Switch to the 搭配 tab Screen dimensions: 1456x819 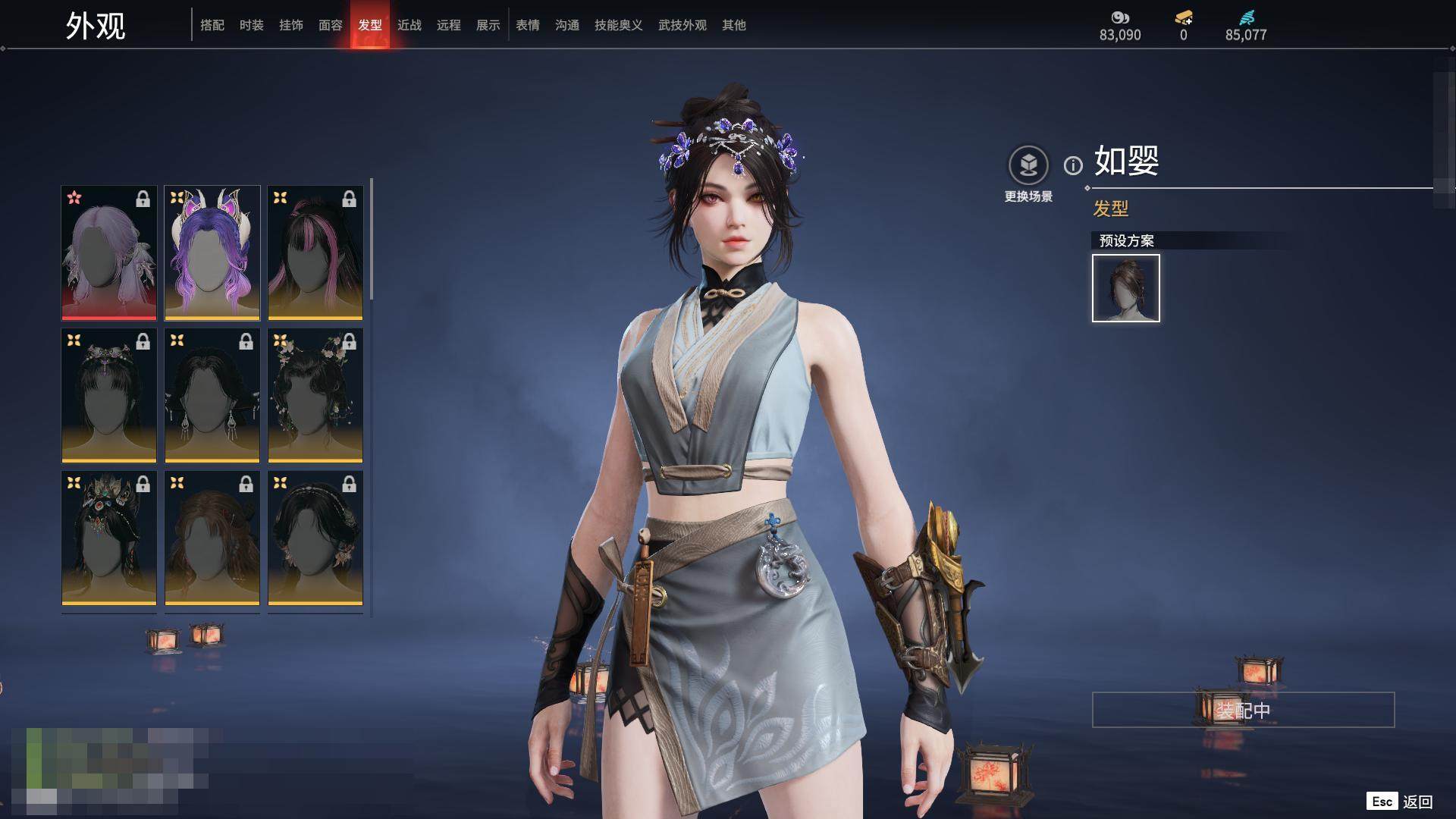[x=212, y=25]
